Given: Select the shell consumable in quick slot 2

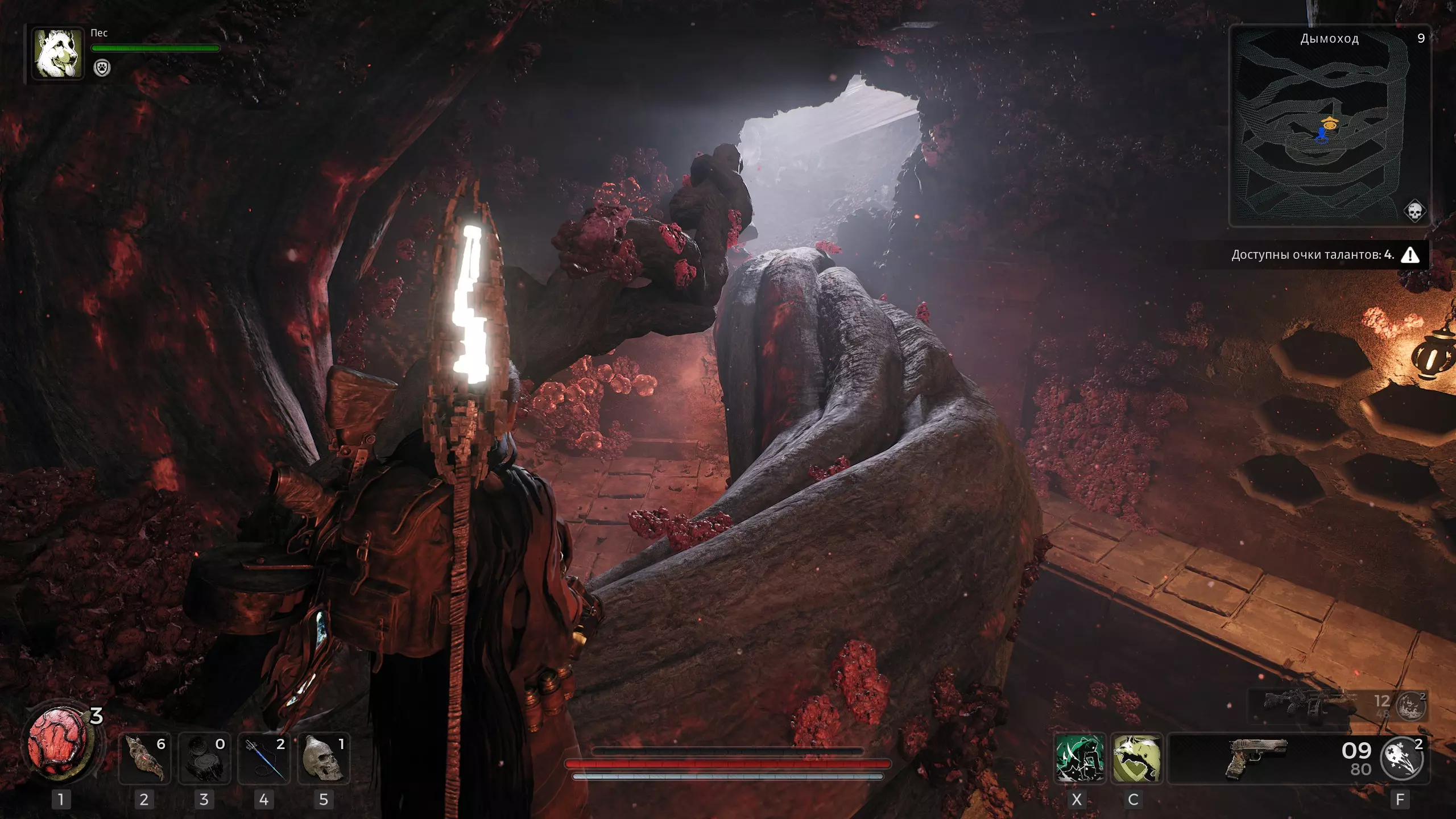Looking at the screenshot, I should [144, 758].
